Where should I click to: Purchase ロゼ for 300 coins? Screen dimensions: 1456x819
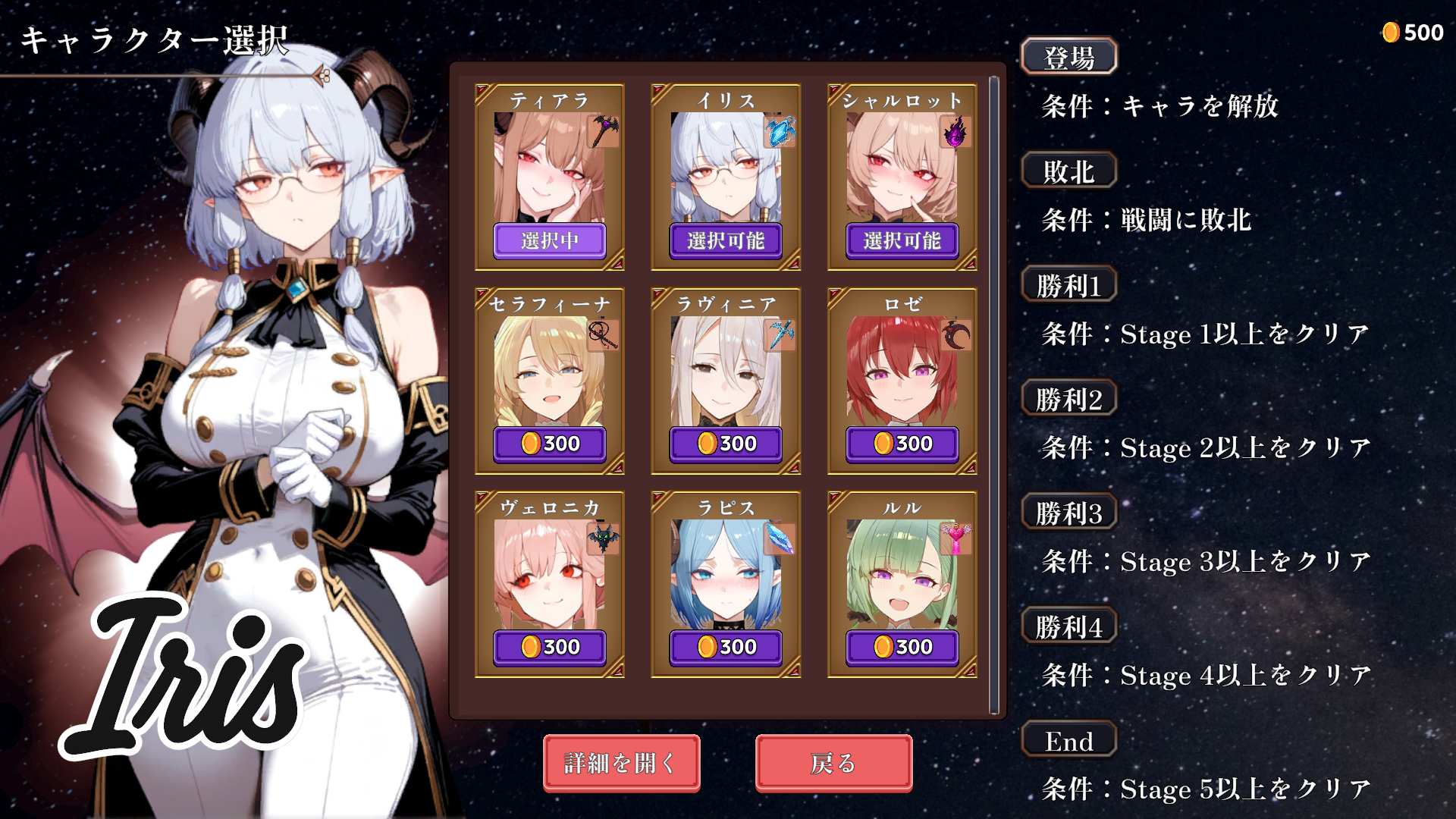[902, 444]
